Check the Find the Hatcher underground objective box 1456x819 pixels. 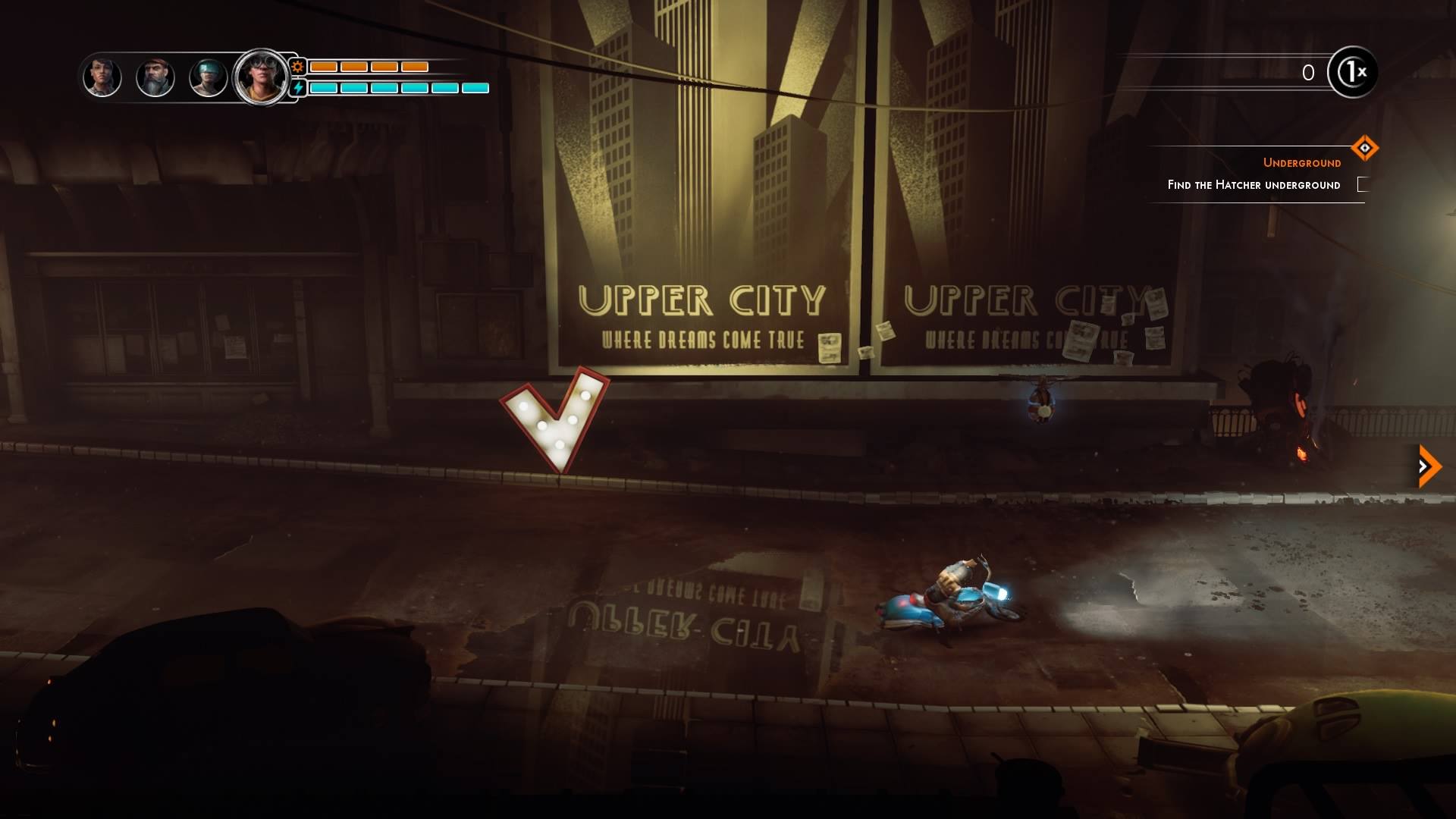pyautogui.click(x=1363, y=184)
